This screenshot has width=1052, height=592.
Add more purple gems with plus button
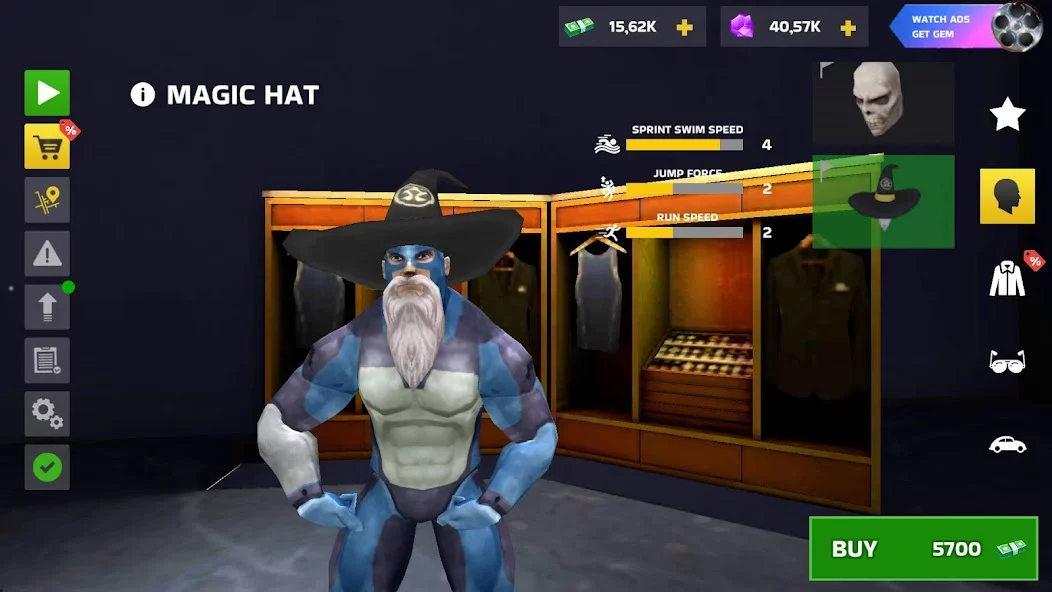pyautogui.click(x=848, y=27)
